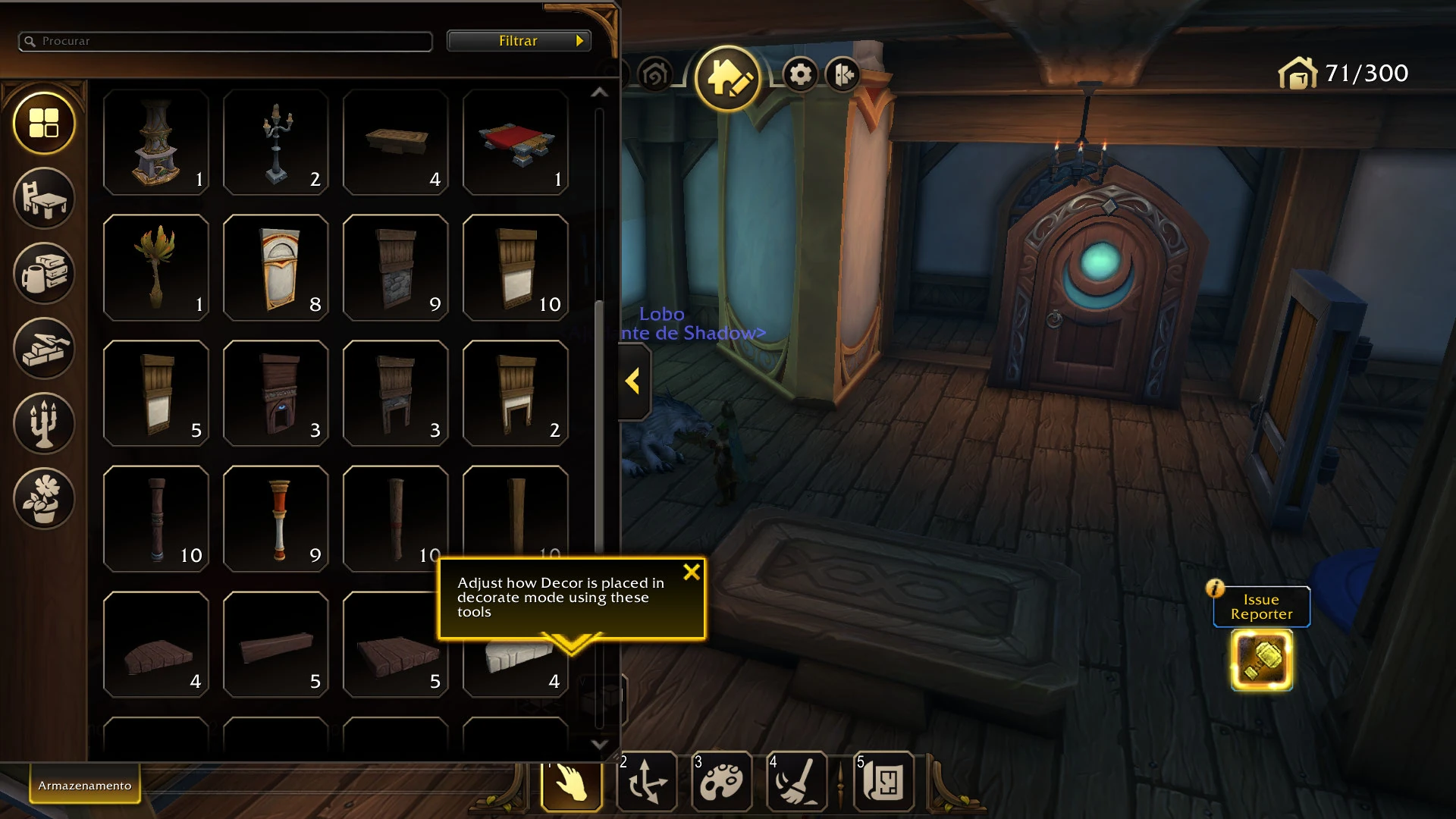The height and width of the screenshot is (819, 1456).
Task: Switch to the Armazenamento tab
Action: pos(83,785)
